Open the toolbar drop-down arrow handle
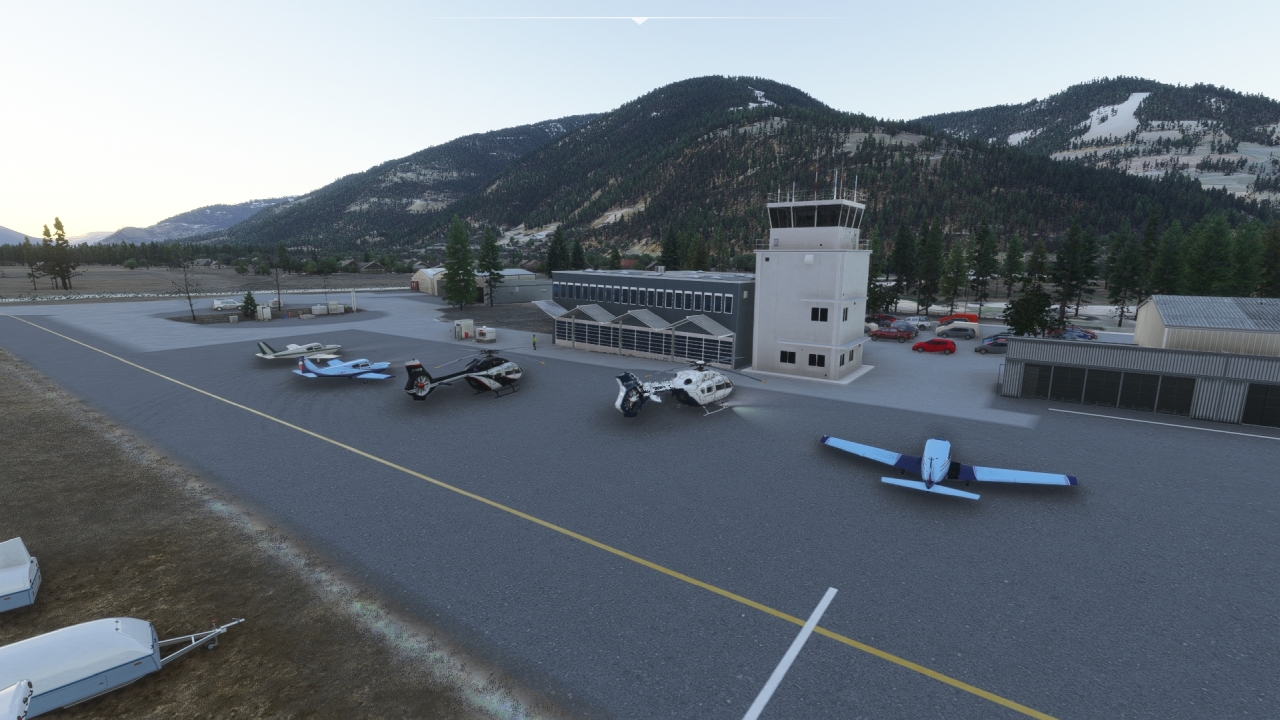This screenshot has width=1280, height=720. pyautogui.click(x=639, y=20)
